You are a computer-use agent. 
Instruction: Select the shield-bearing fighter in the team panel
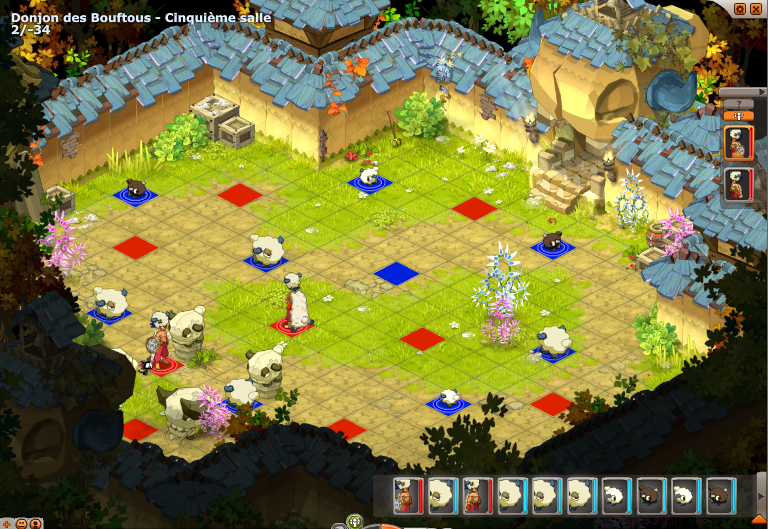click(x=738, y=143)
